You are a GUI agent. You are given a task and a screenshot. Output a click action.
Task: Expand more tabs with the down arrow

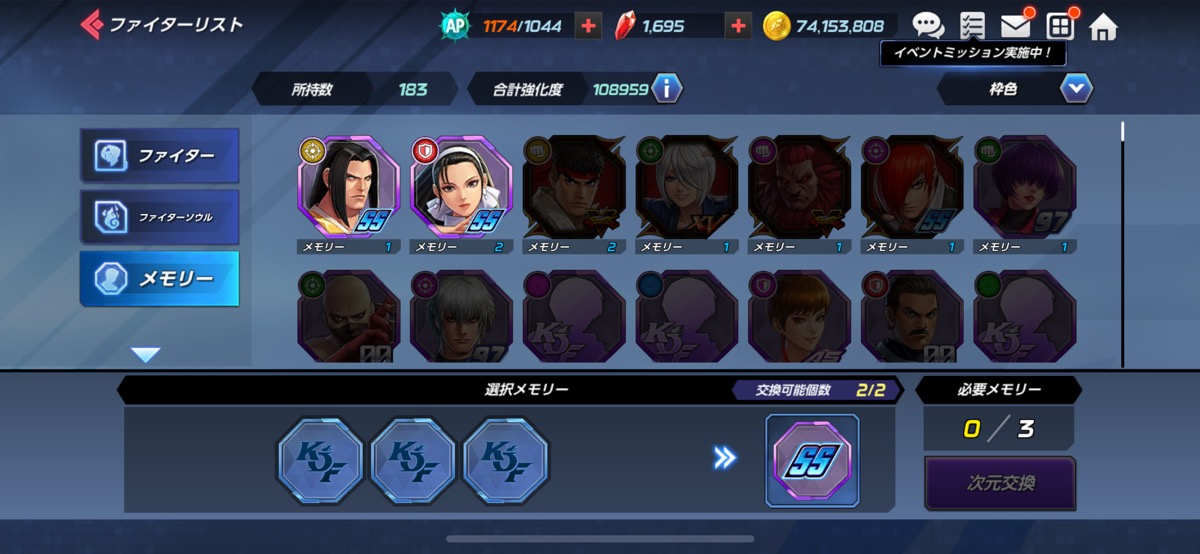coord(146,354)
